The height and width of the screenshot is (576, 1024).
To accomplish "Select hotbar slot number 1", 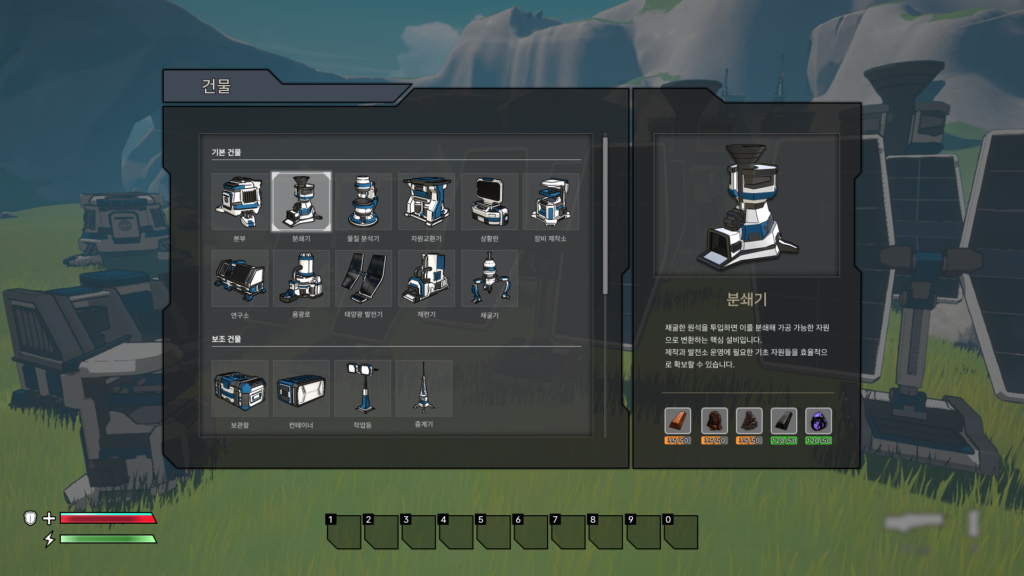I will click(343, 532).
